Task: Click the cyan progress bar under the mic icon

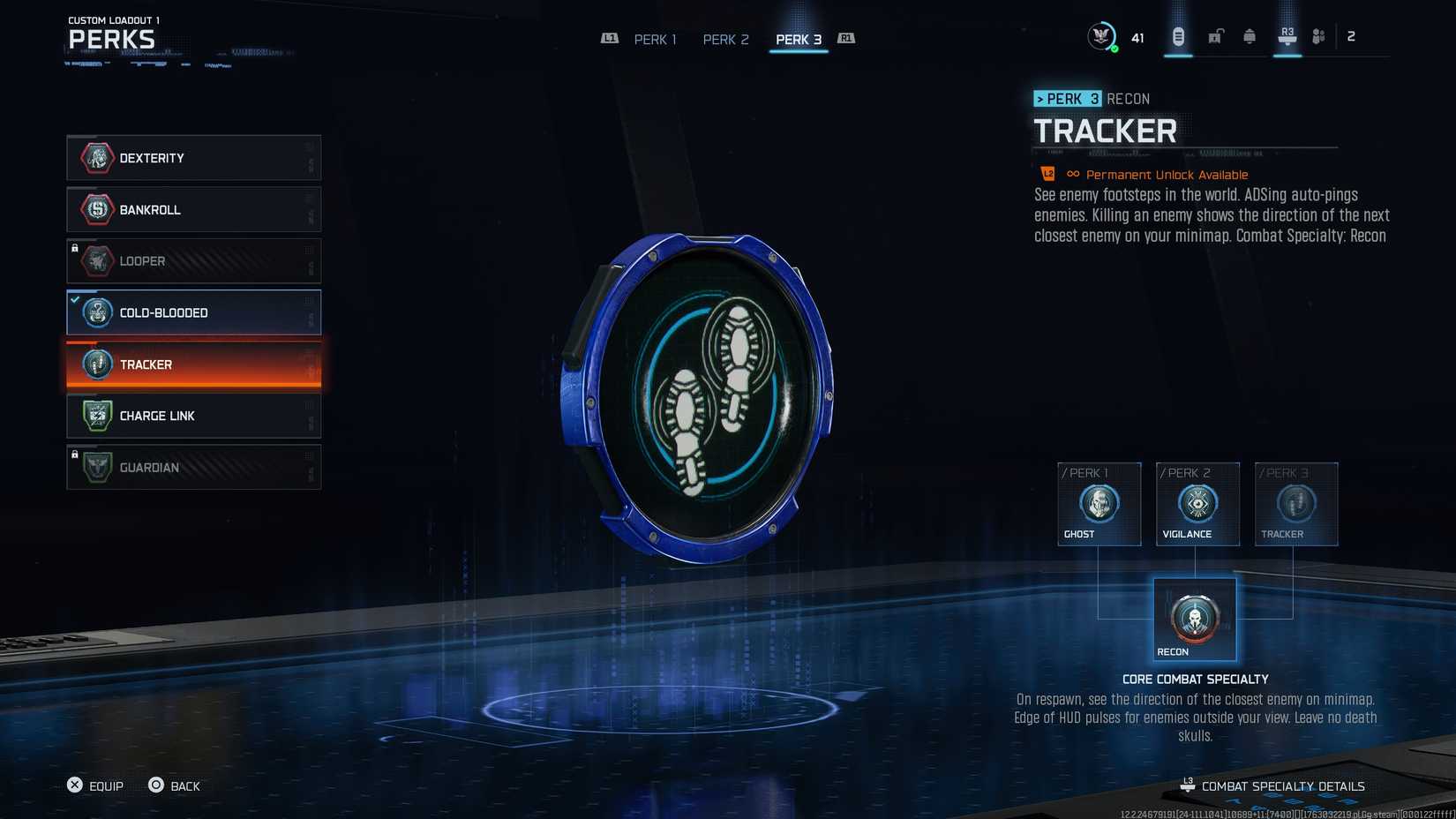Action: [1177, 56]
